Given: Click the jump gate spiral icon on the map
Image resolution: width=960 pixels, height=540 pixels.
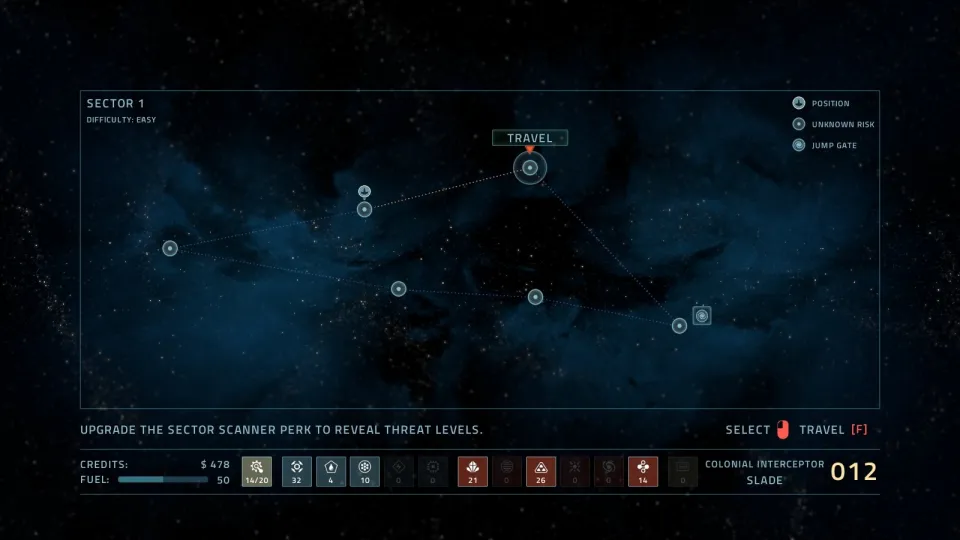Looking at the screenshot, I should point(702,316).
